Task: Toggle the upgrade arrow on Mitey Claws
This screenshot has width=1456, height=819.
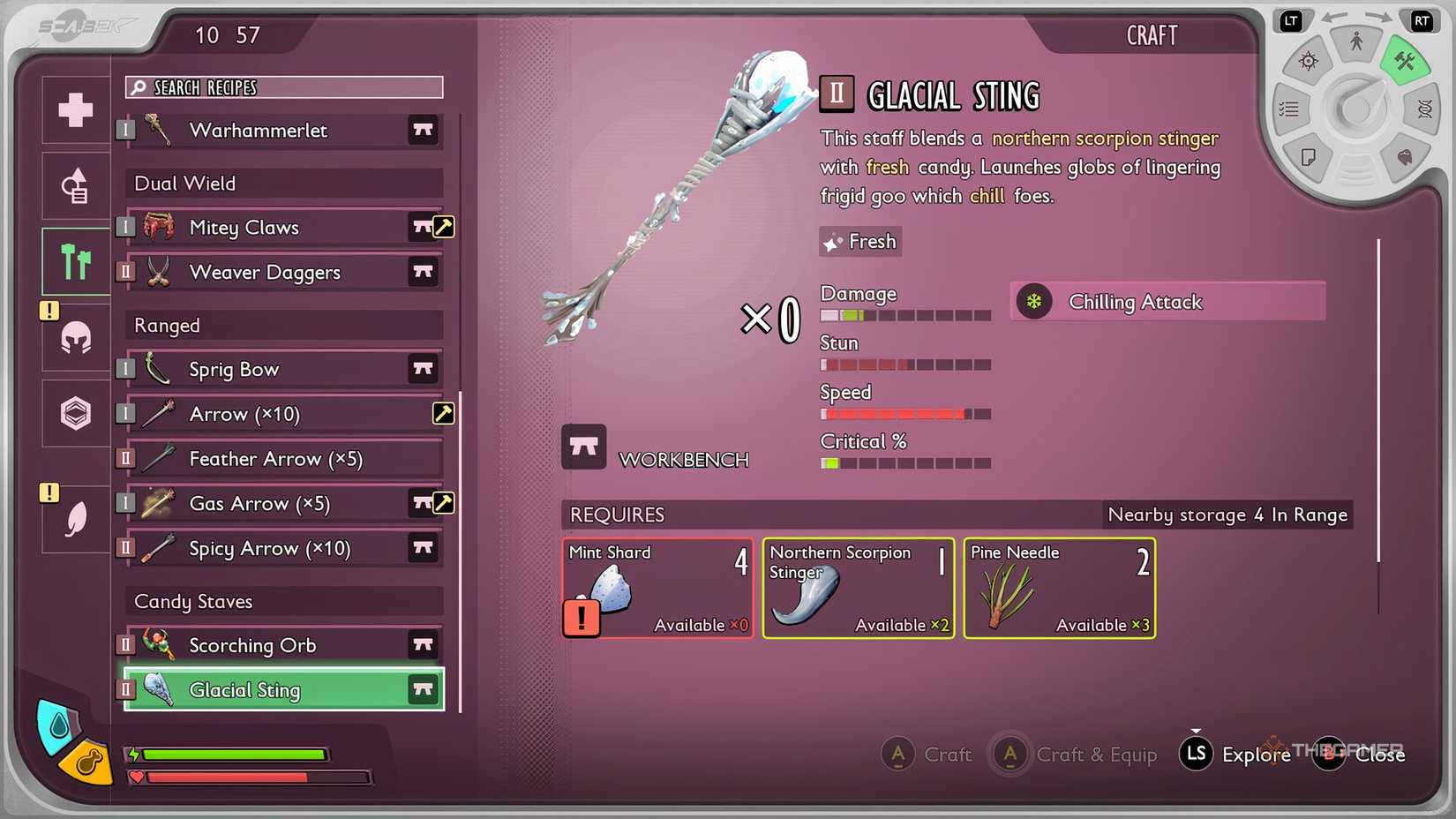Action: 443,227
